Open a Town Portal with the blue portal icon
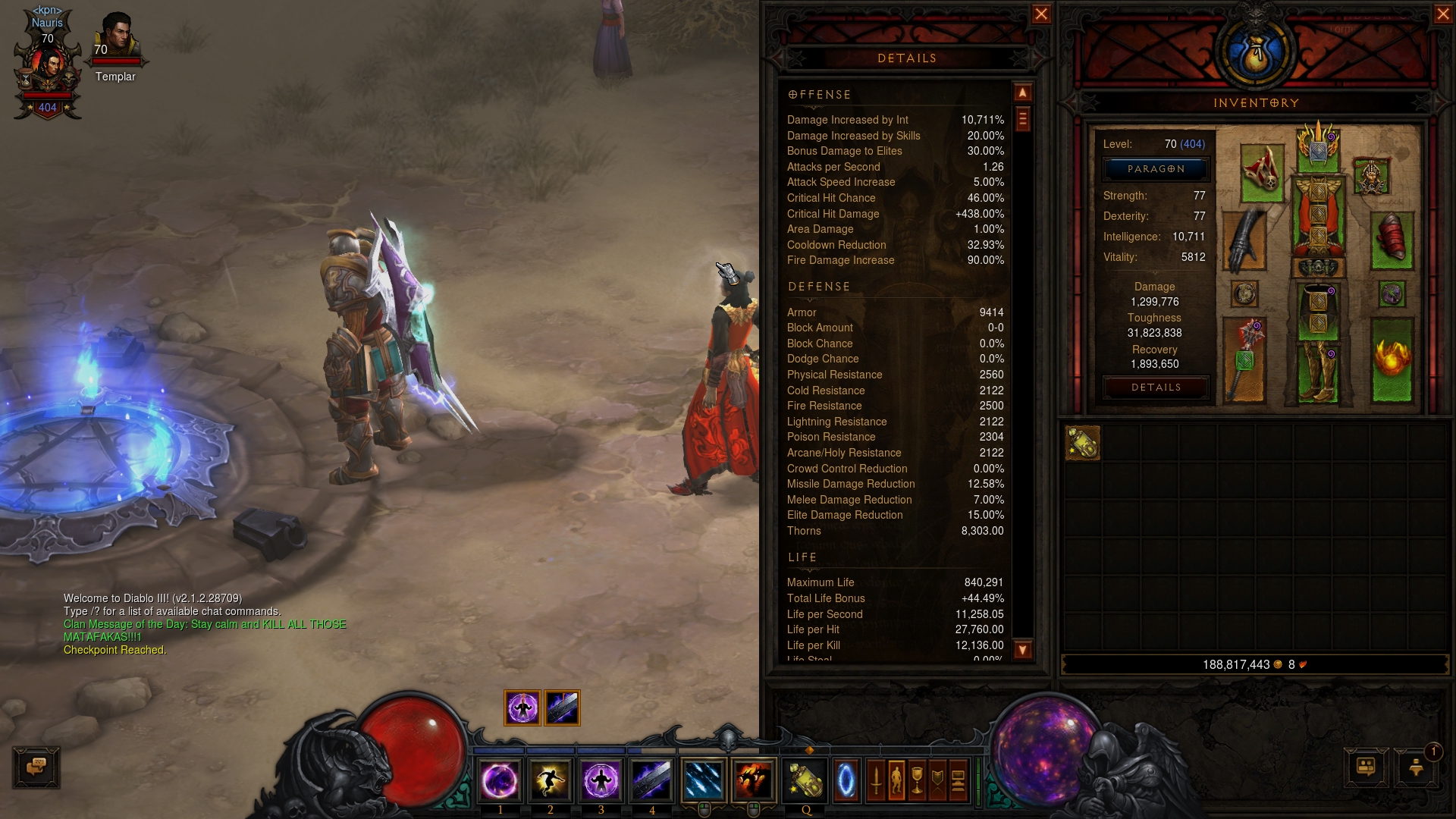Viewport: 1456px width, 819px height. pos(846,780)
